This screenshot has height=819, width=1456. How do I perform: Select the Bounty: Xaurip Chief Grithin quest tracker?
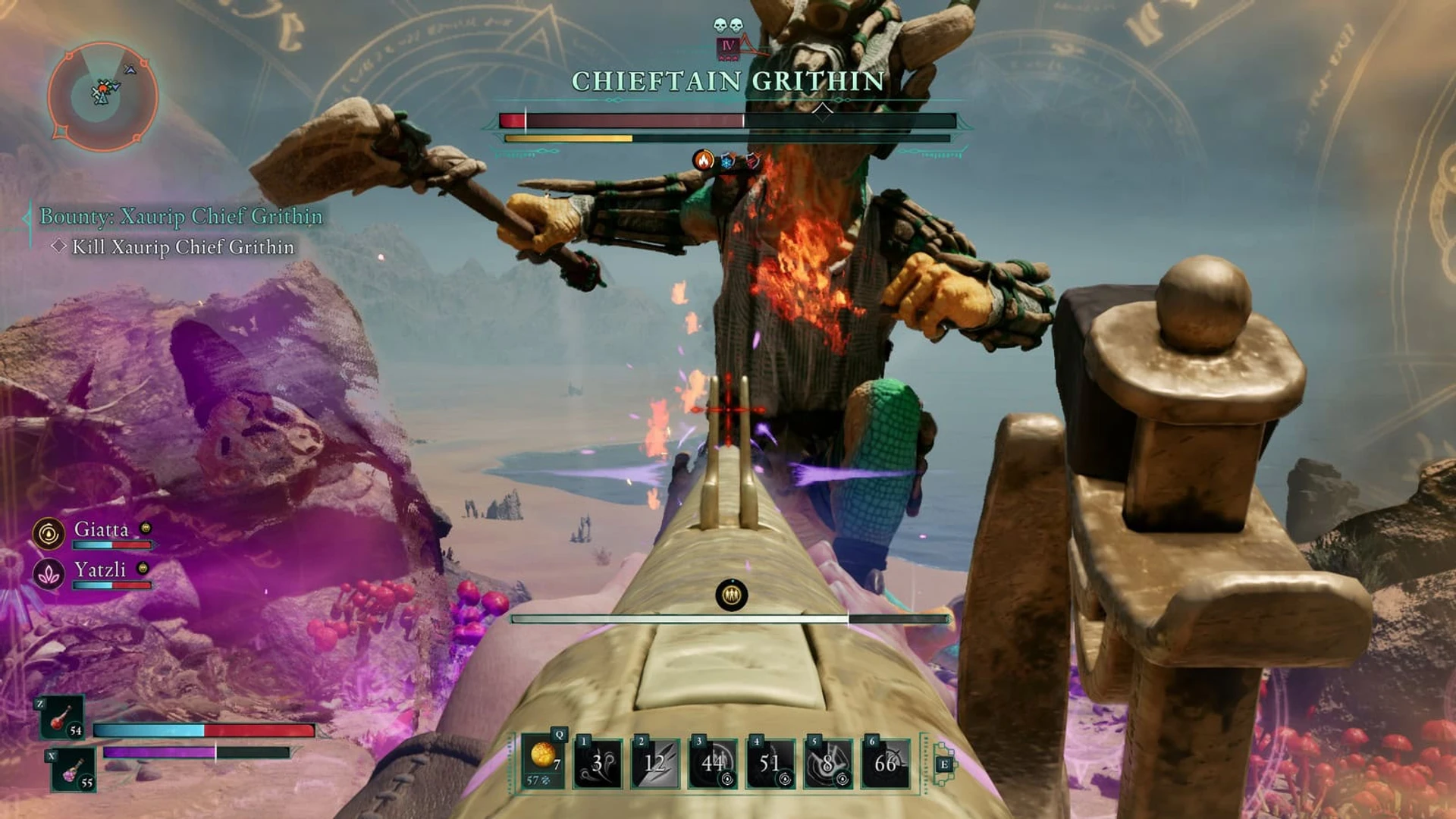[x=180, y=217]
